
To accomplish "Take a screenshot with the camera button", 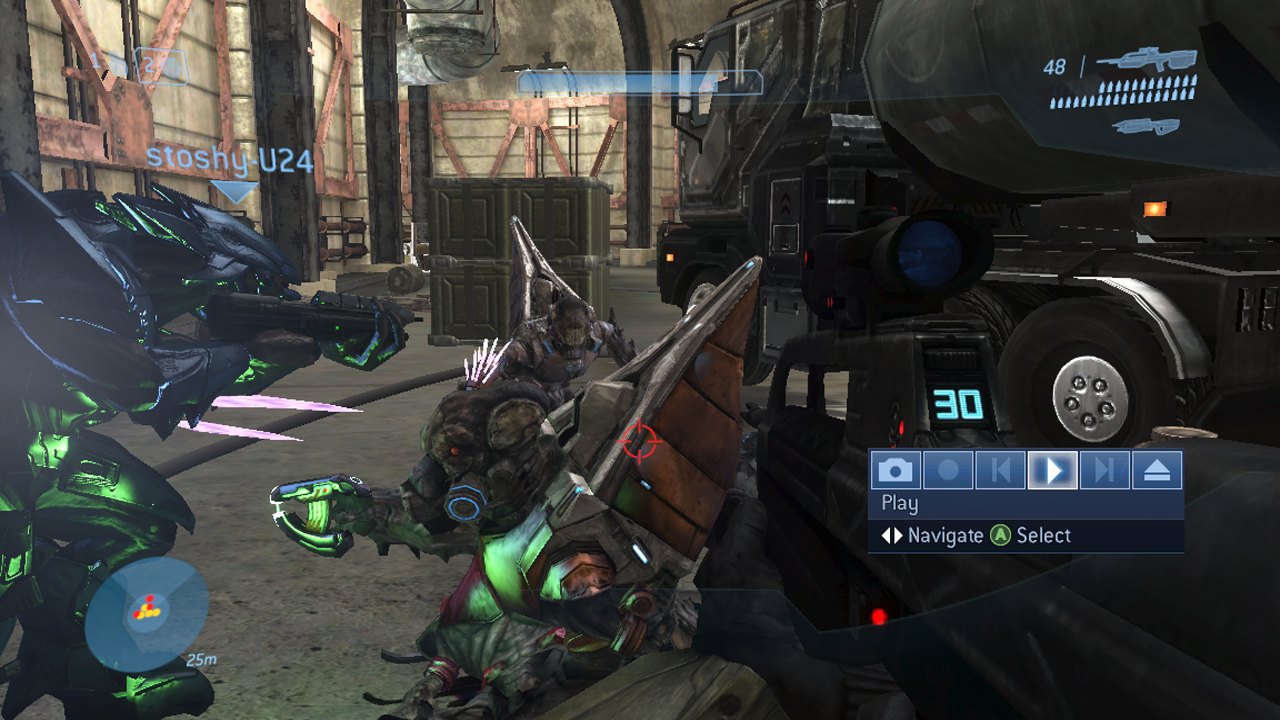I will tap(895, 470).
